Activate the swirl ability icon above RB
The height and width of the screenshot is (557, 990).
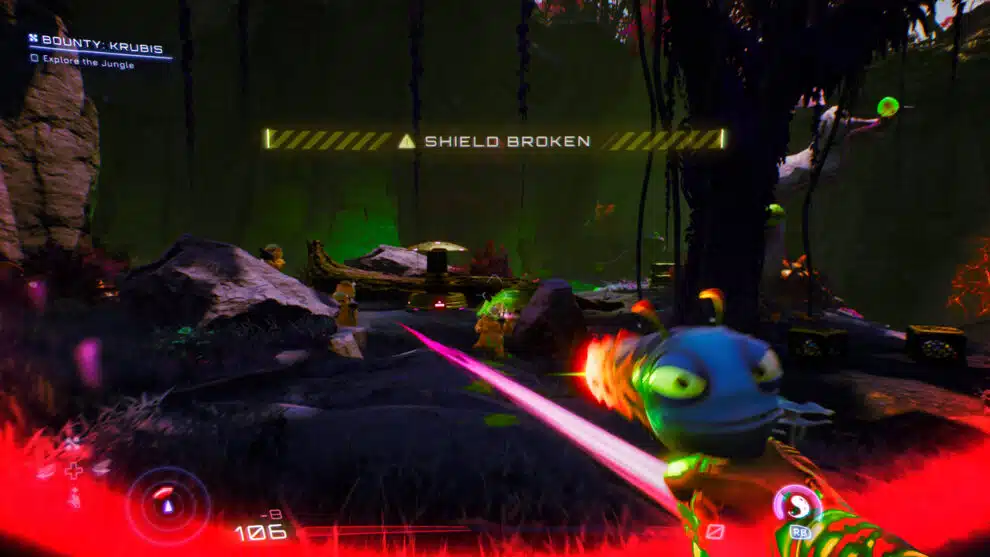coord(798,503)
